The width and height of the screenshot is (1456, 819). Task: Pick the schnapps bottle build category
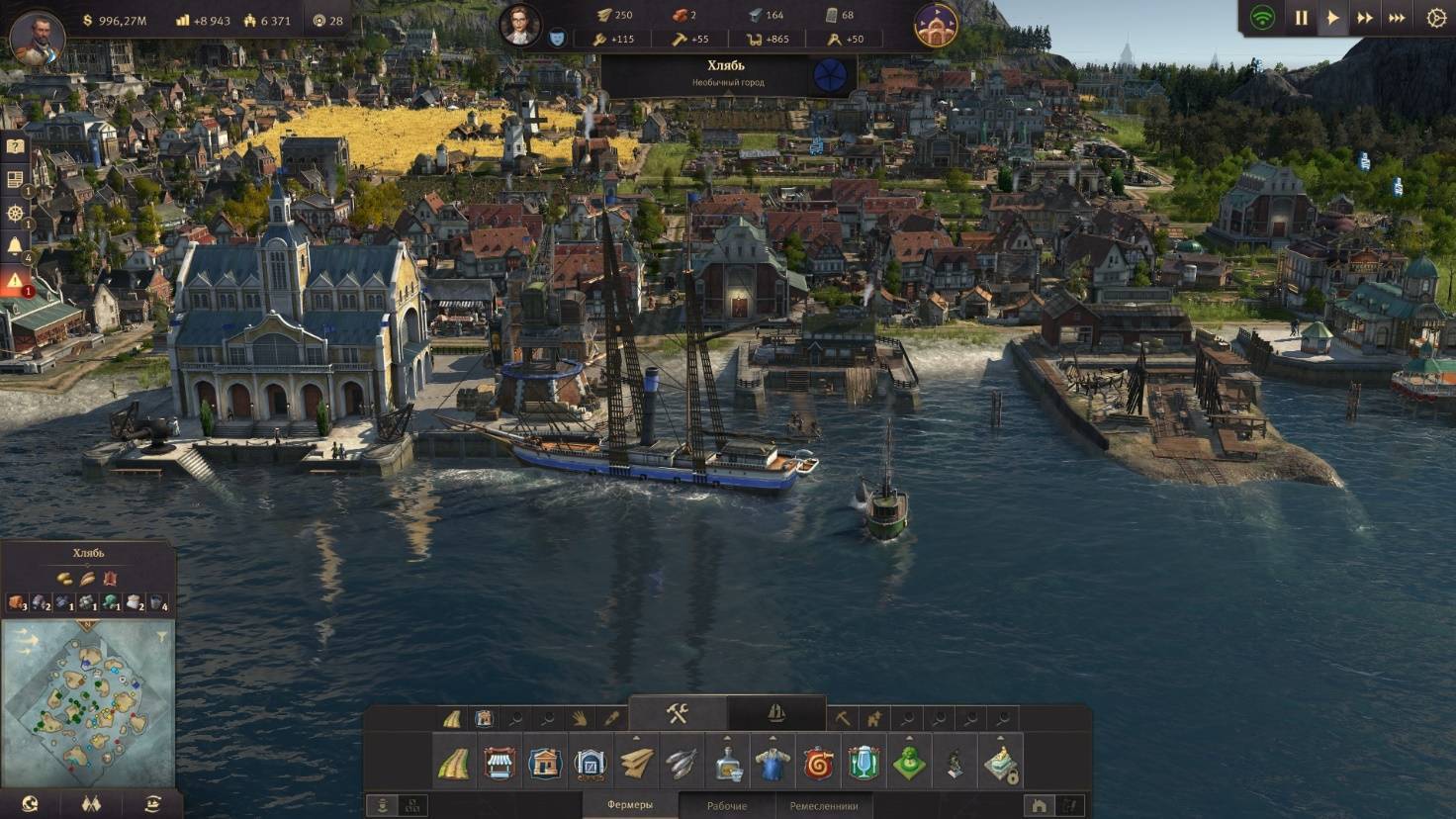[x=728, y=764]
